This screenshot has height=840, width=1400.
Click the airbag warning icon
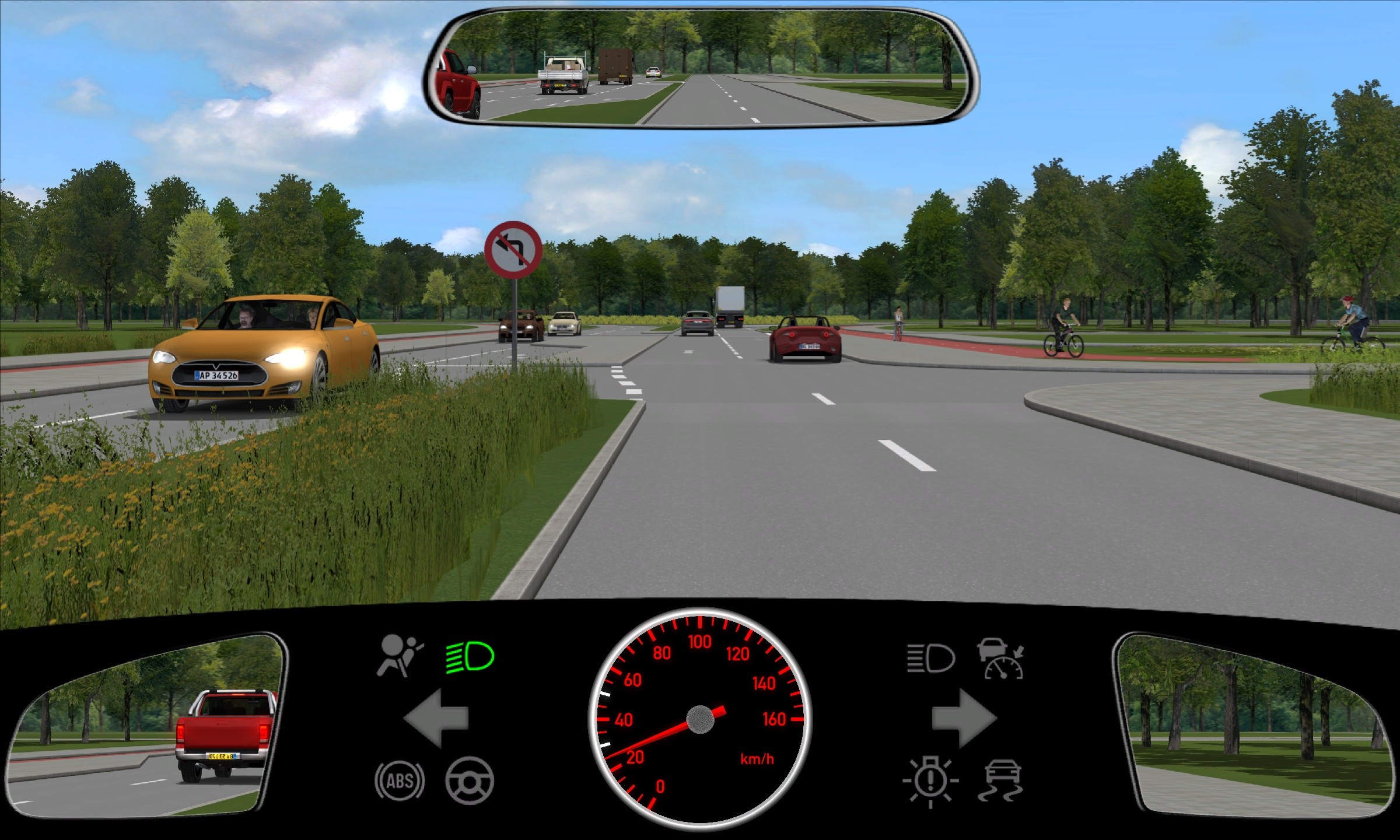(x=400, y=656)
